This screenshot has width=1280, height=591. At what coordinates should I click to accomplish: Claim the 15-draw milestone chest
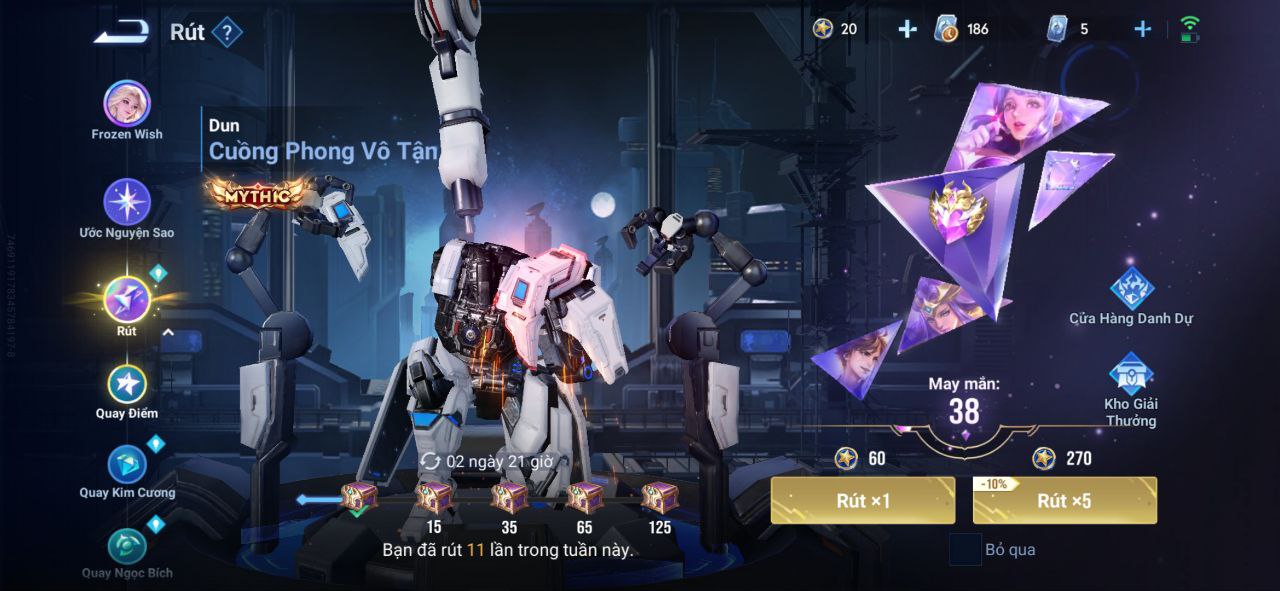point(434,497)
